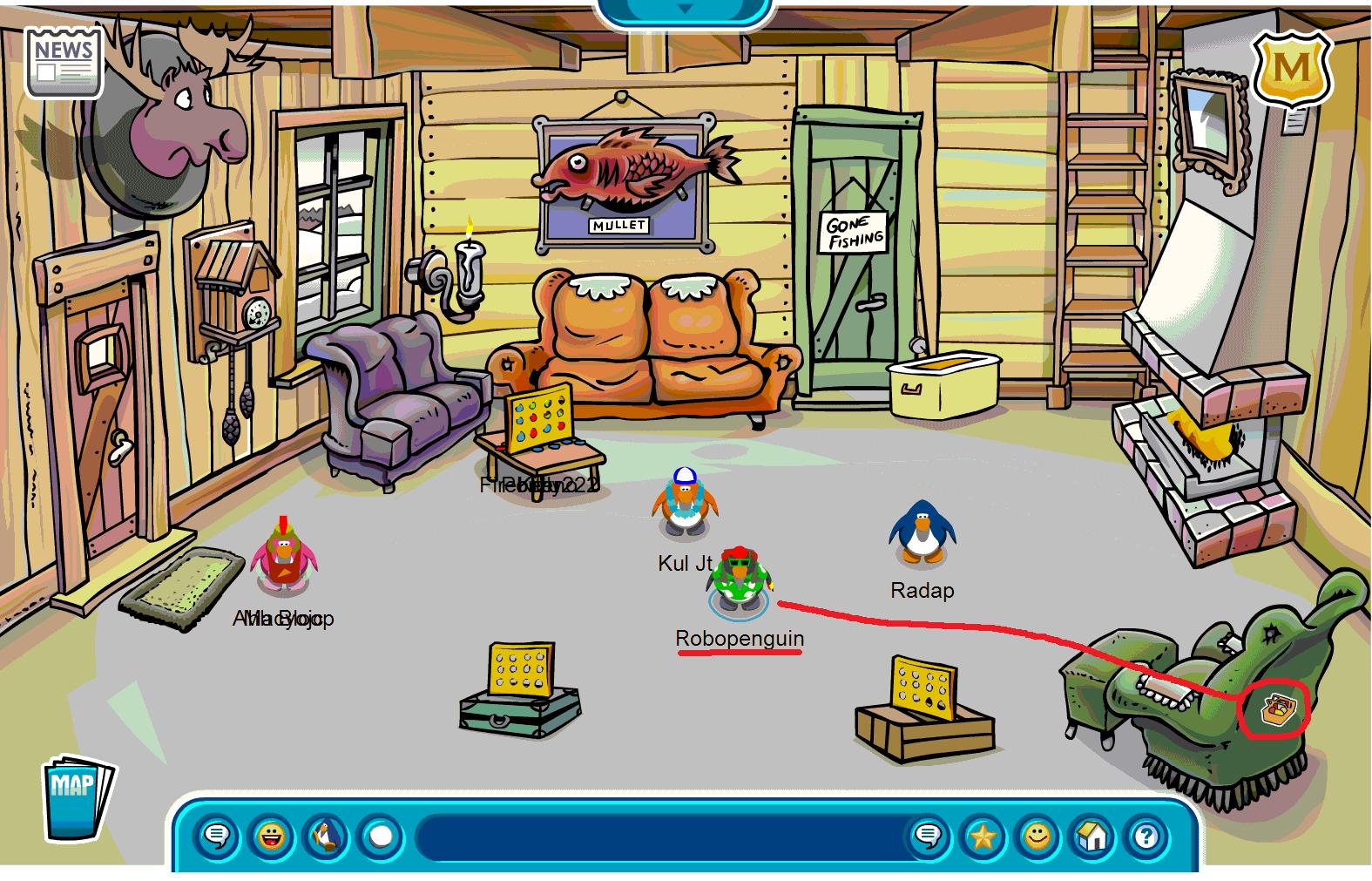The image size is (1372, 881).
Task: Click the gold moderator M badge
Action: (x=1293, y=68)
